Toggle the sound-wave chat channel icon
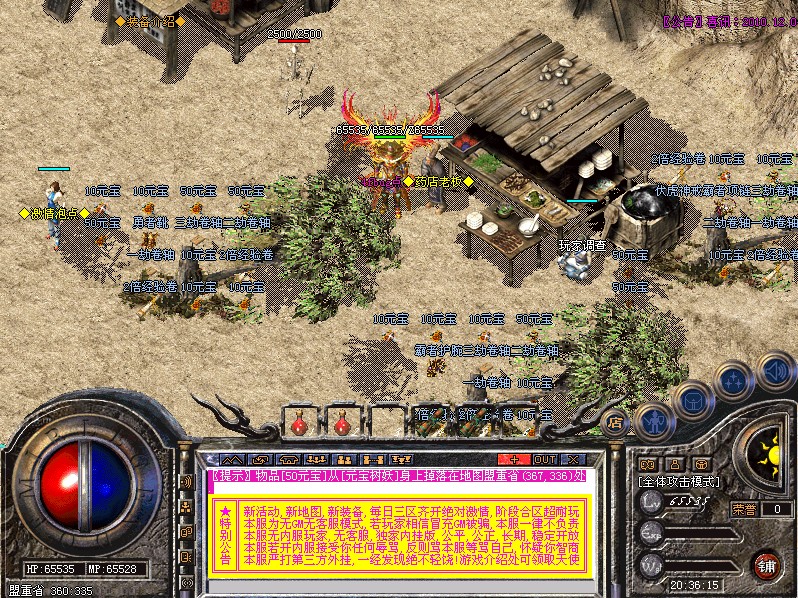Screen dimensions: 798x598 187,481
